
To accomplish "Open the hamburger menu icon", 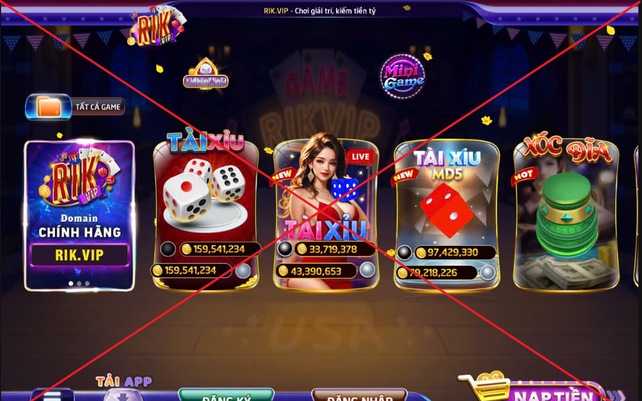I will 52,395.
